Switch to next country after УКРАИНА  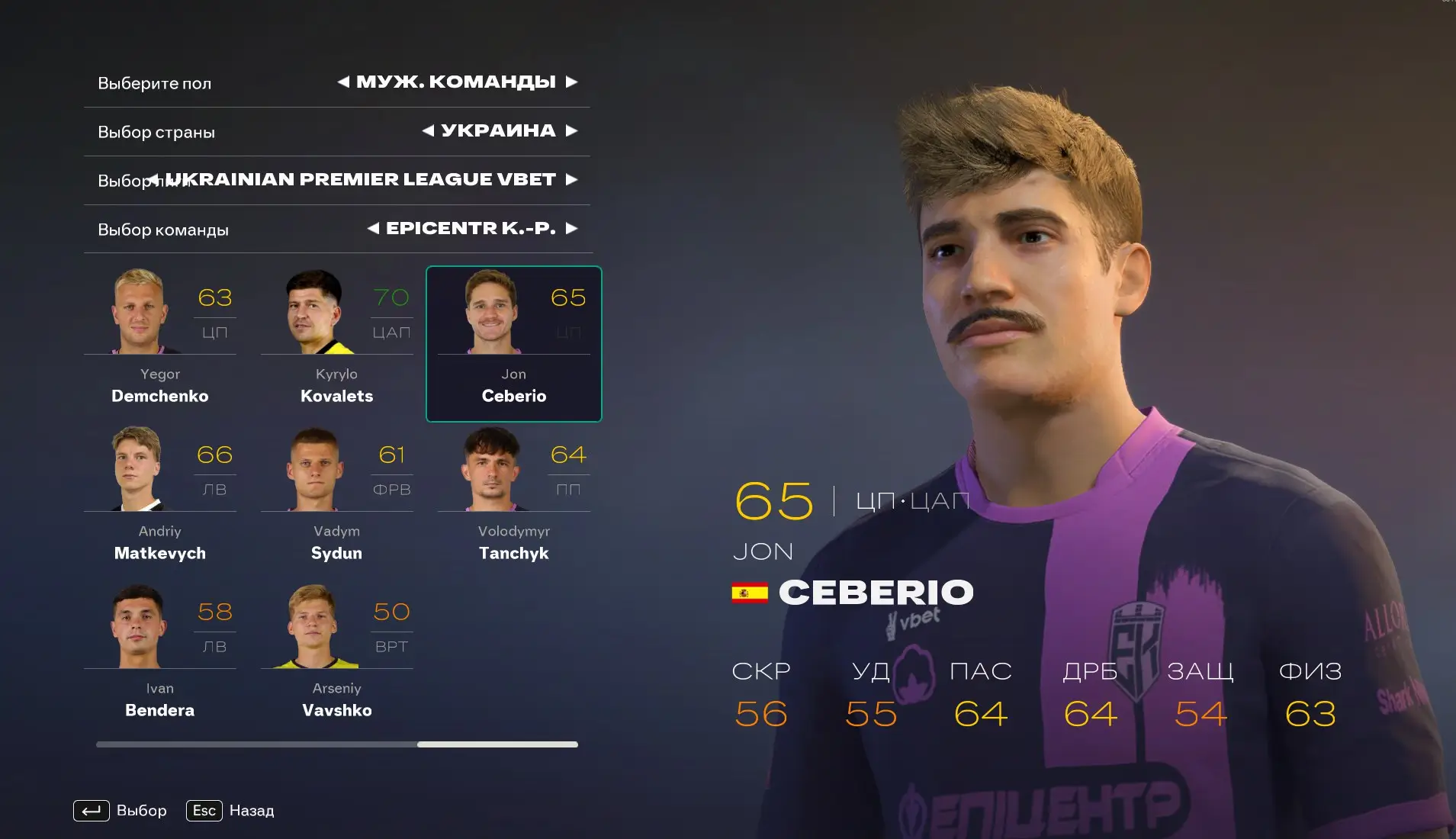click(x=571, y=131)
